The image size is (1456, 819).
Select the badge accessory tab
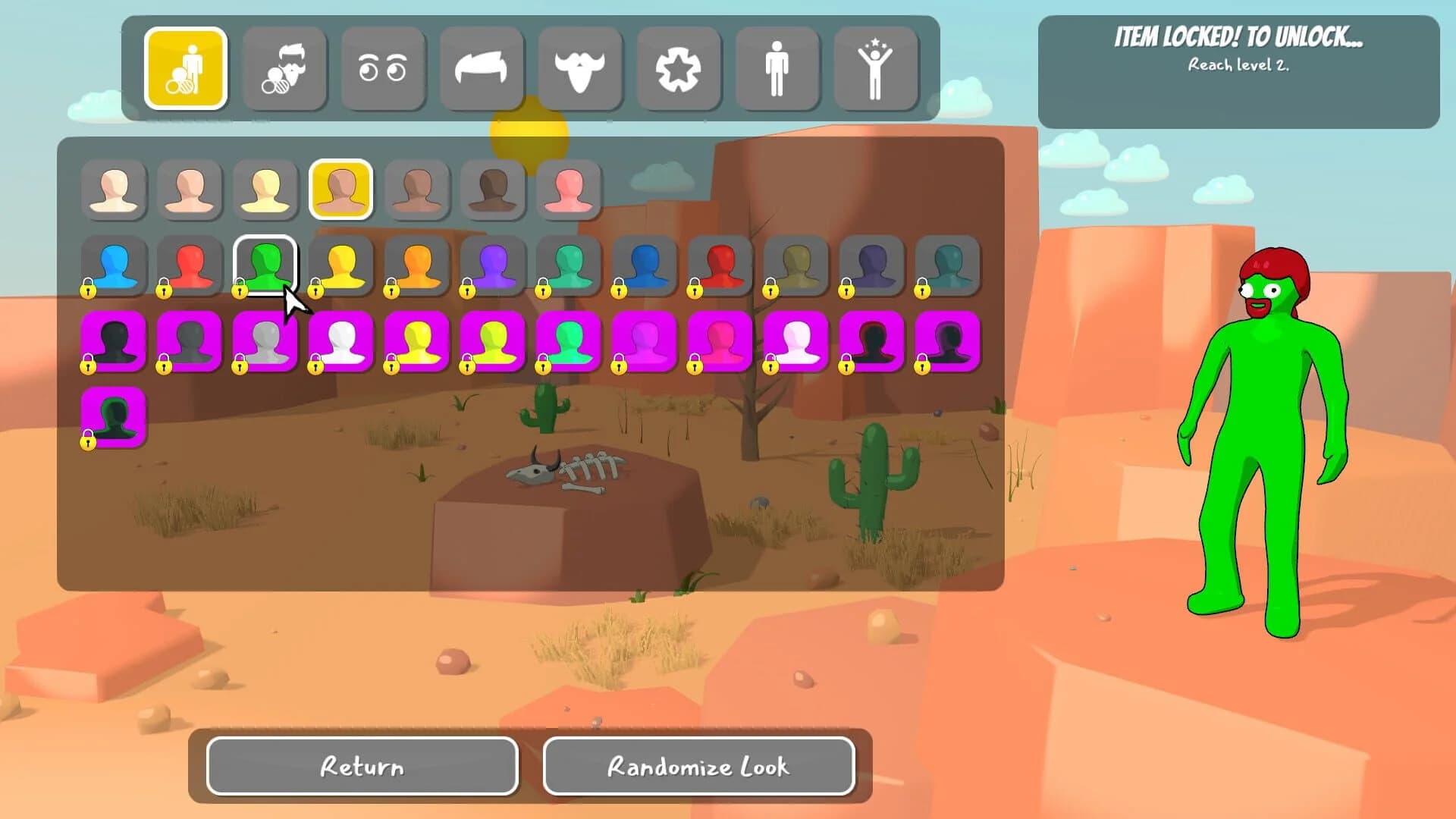(679, 68)
